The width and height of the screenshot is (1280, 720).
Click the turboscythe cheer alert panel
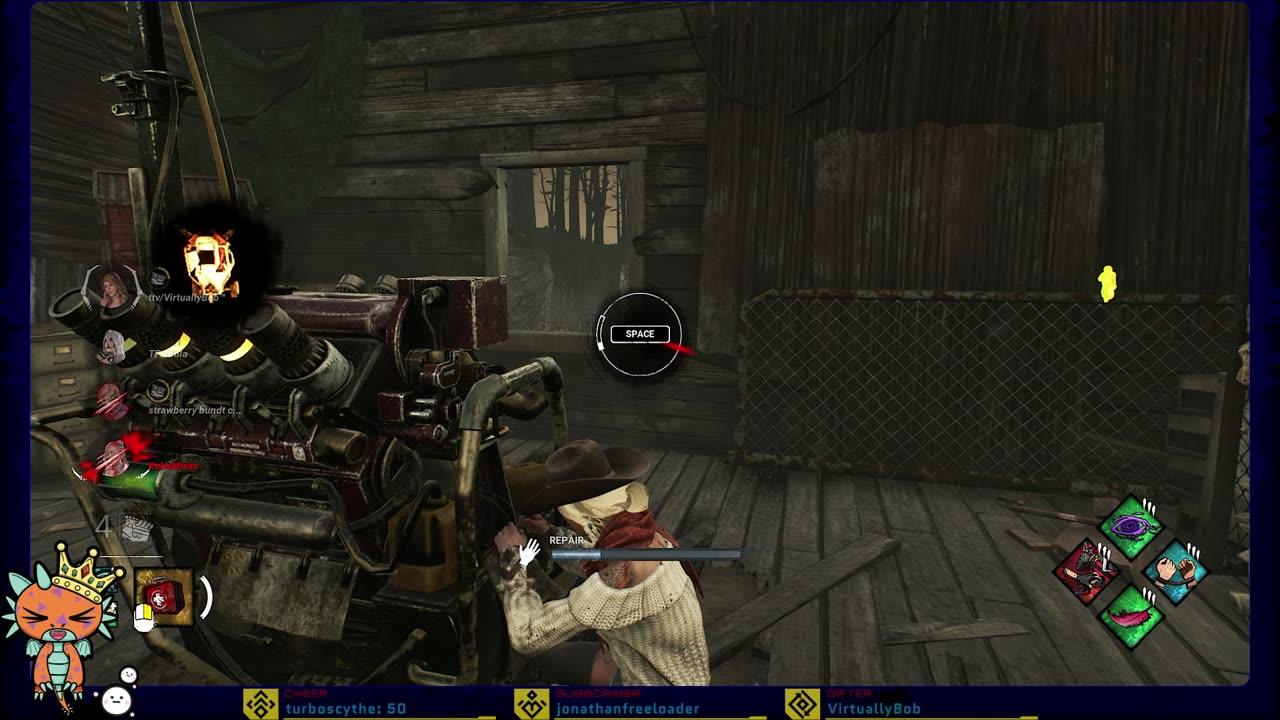pos(370,704)
